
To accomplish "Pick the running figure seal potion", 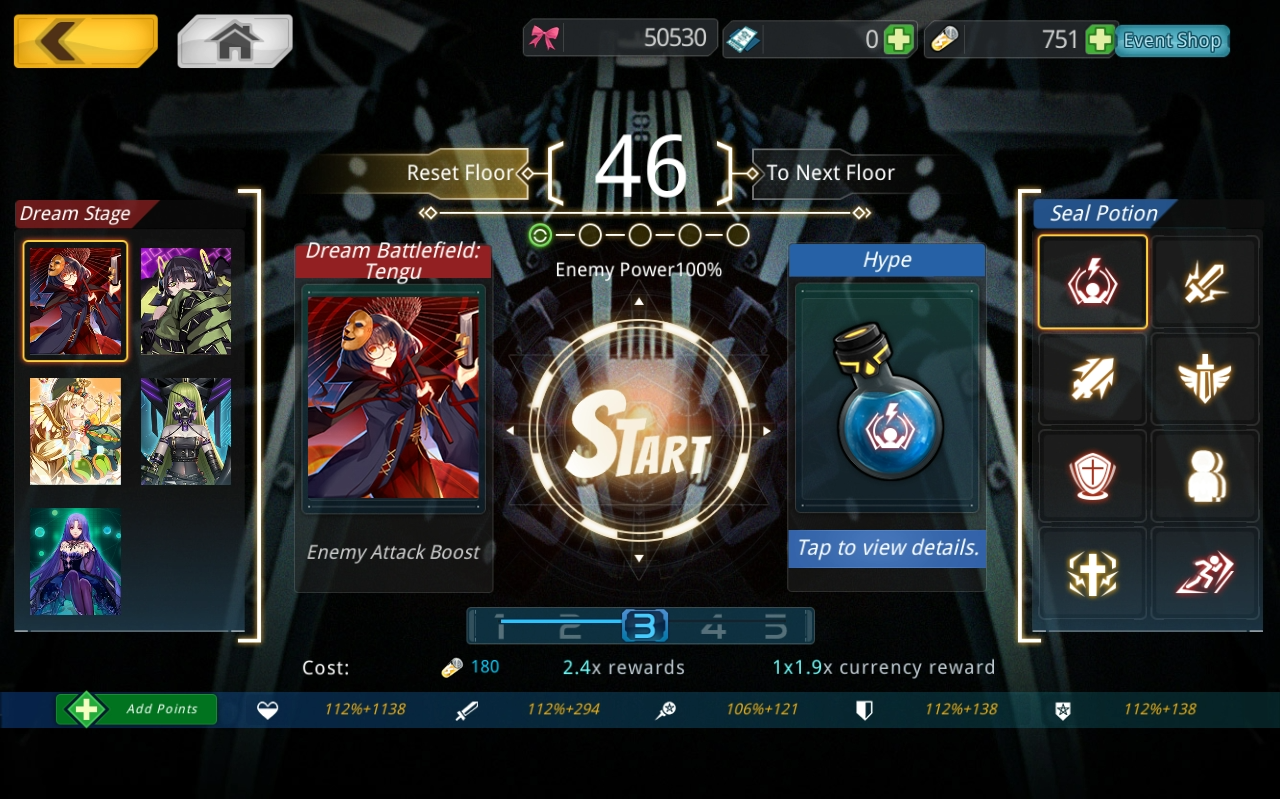I will click(x=1204, y=574).
